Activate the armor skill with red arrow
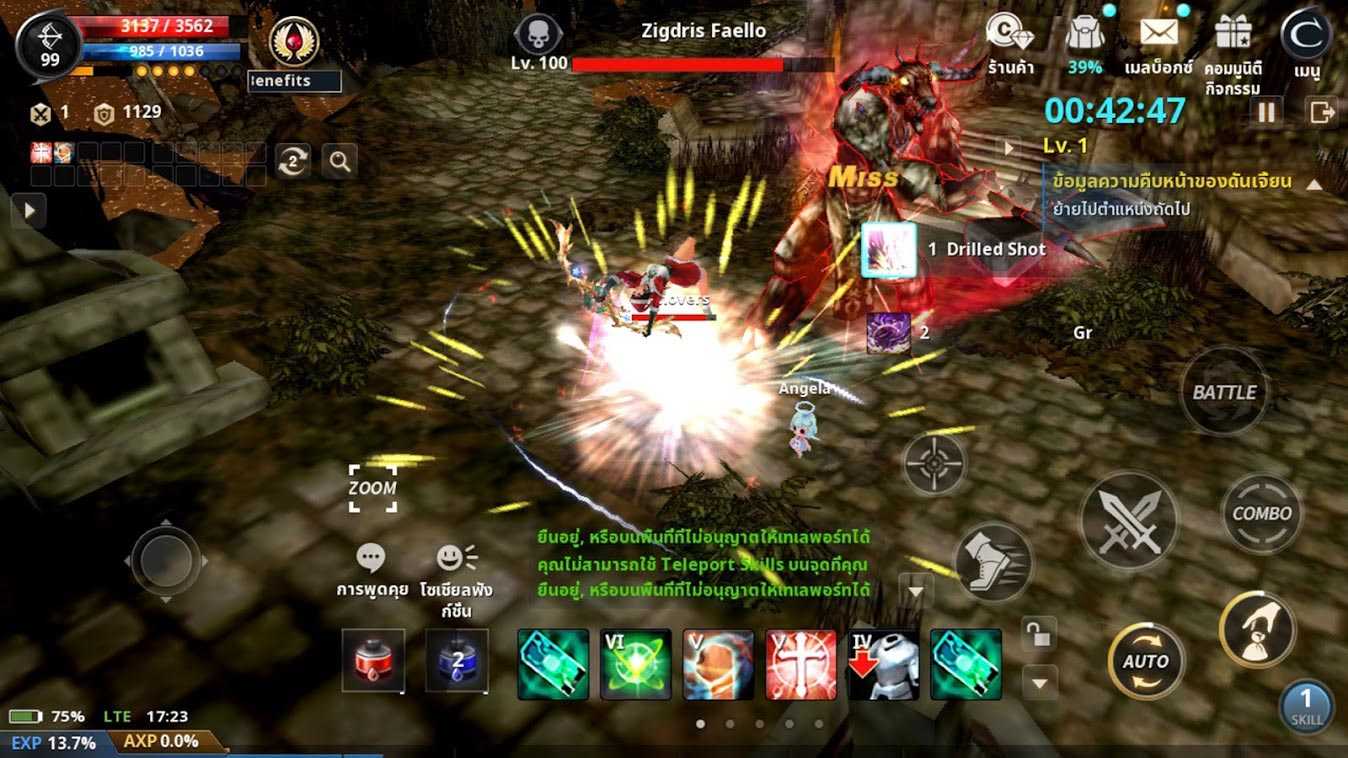 click(884, 664)
